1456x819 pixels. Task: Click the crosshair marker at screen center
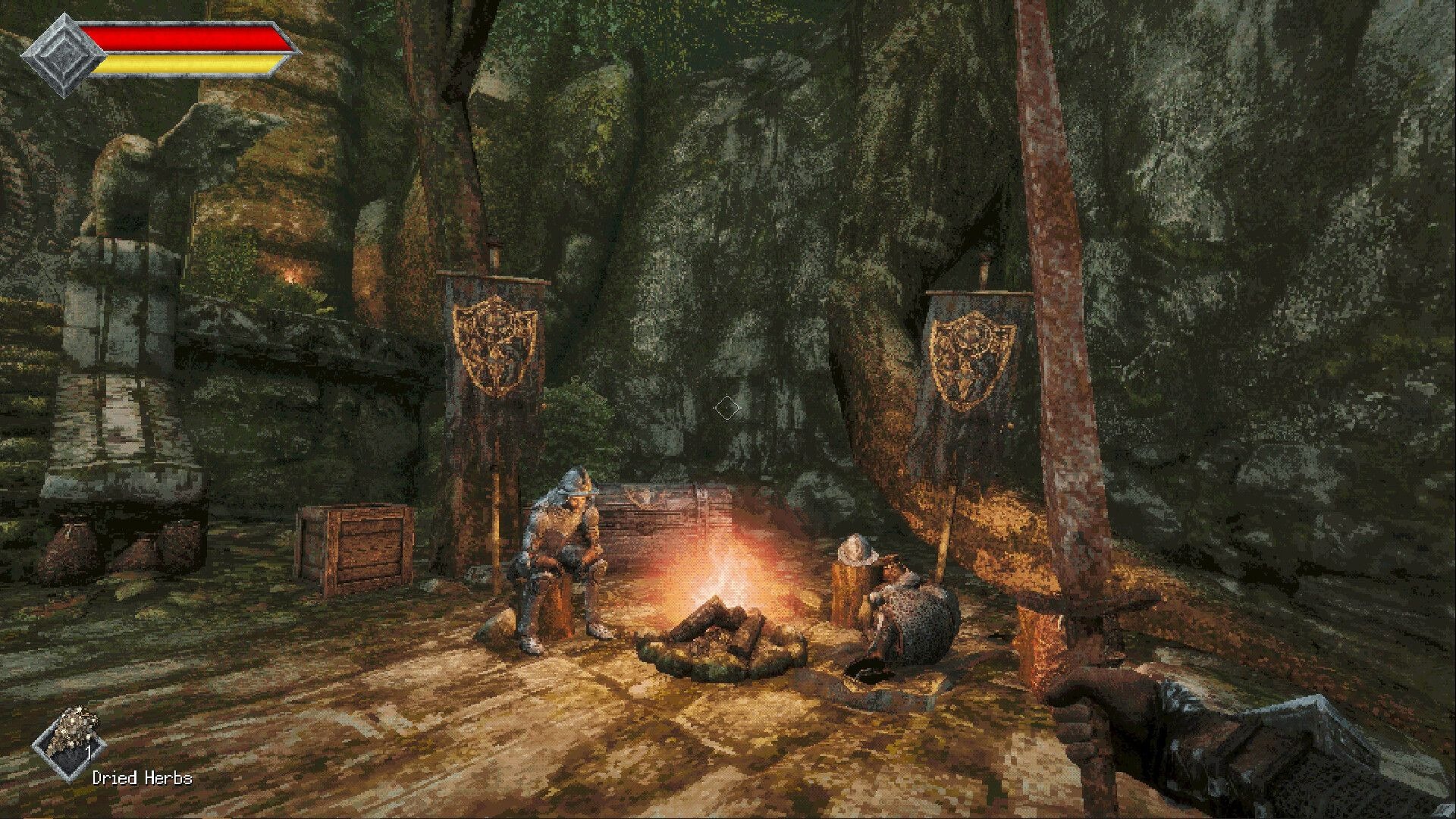coord(726,408)
